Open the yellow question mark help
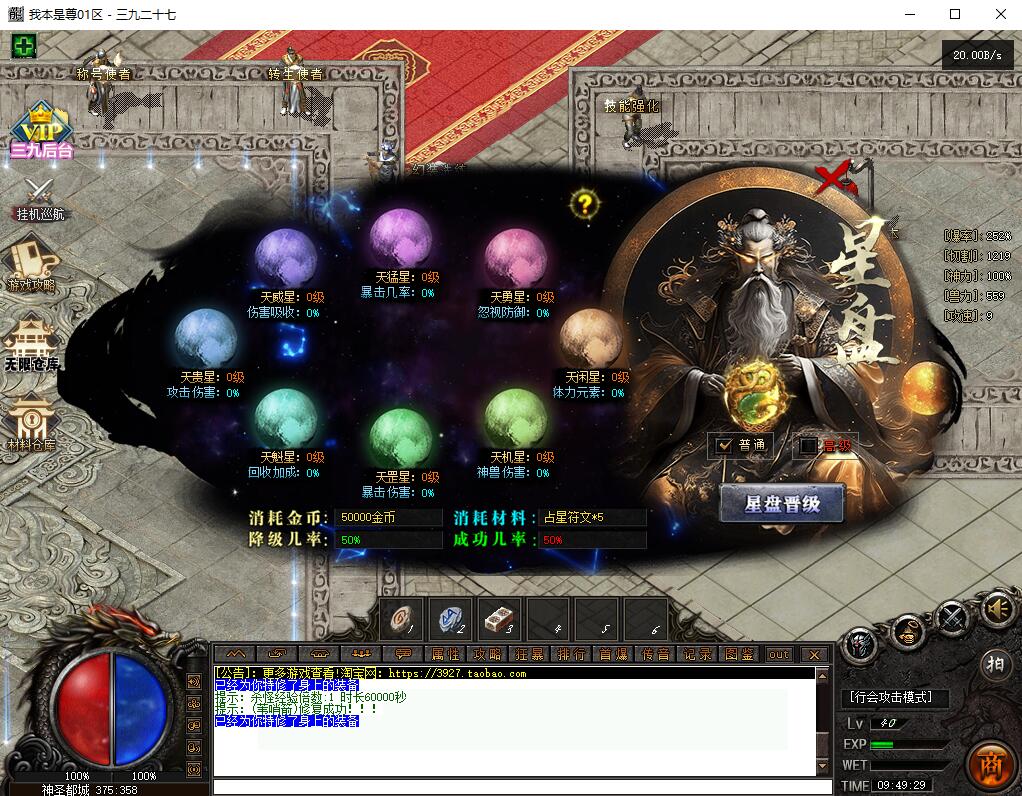The width and height of the screenshot is (1022, 796). (x=584, y=205)
